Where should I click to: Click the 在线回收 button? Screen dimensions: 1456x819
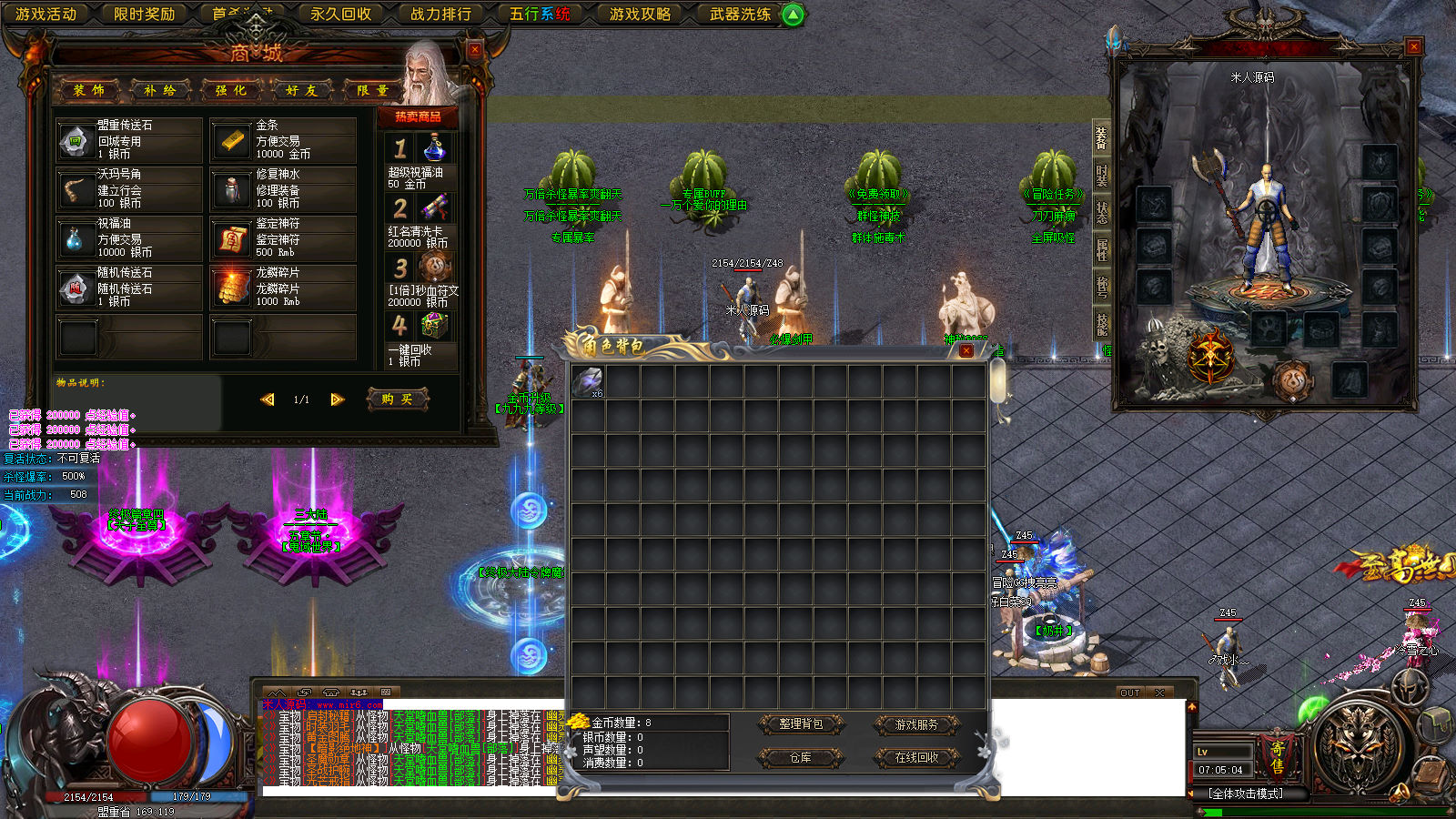(916, 757)
